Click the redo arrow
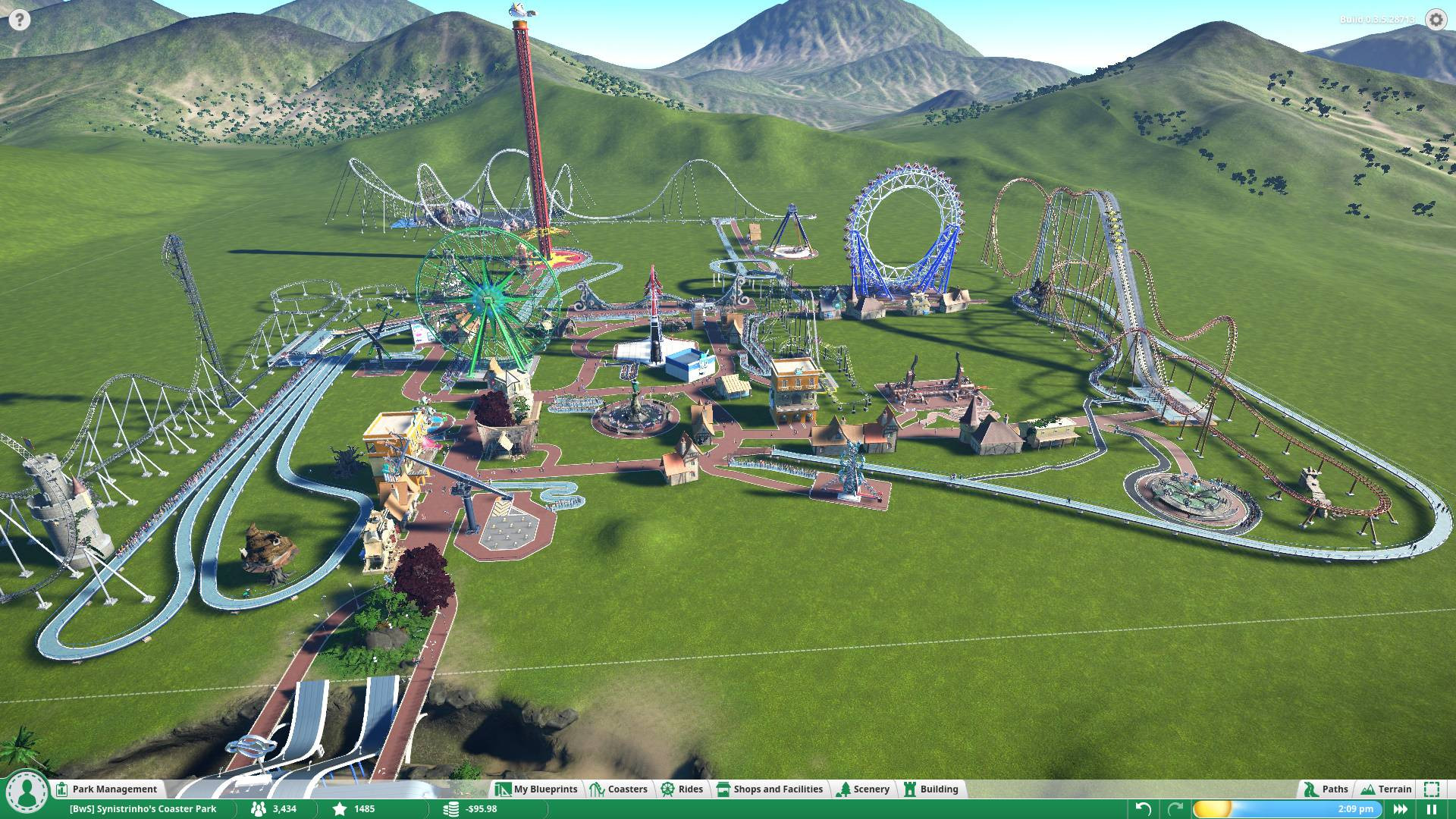The height and width of the screenshot is (819, 1456). pos(1175,809)
